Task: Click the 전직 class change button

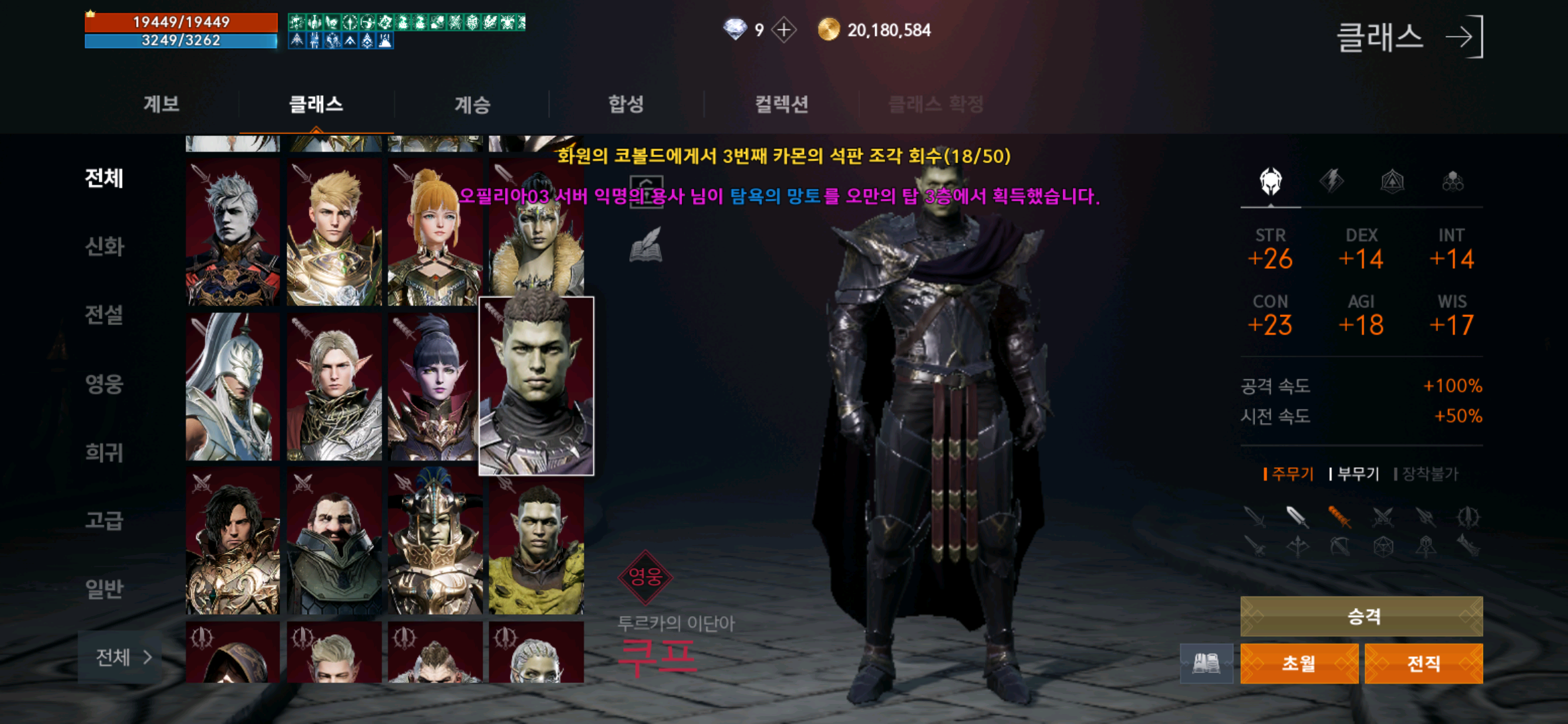Action: click(1422, 662)
